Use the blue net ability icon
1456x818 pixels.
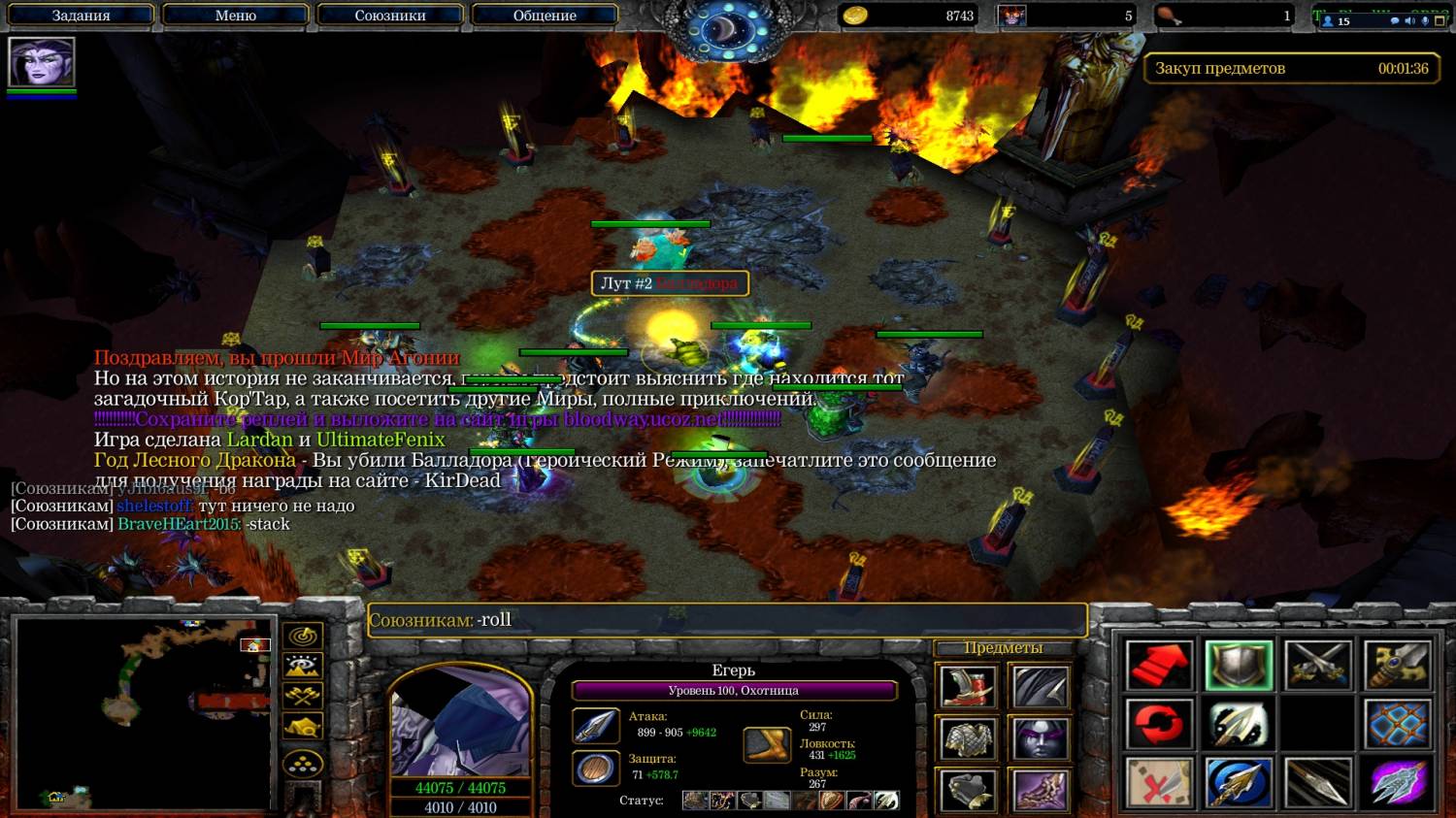click(1398, 724)
